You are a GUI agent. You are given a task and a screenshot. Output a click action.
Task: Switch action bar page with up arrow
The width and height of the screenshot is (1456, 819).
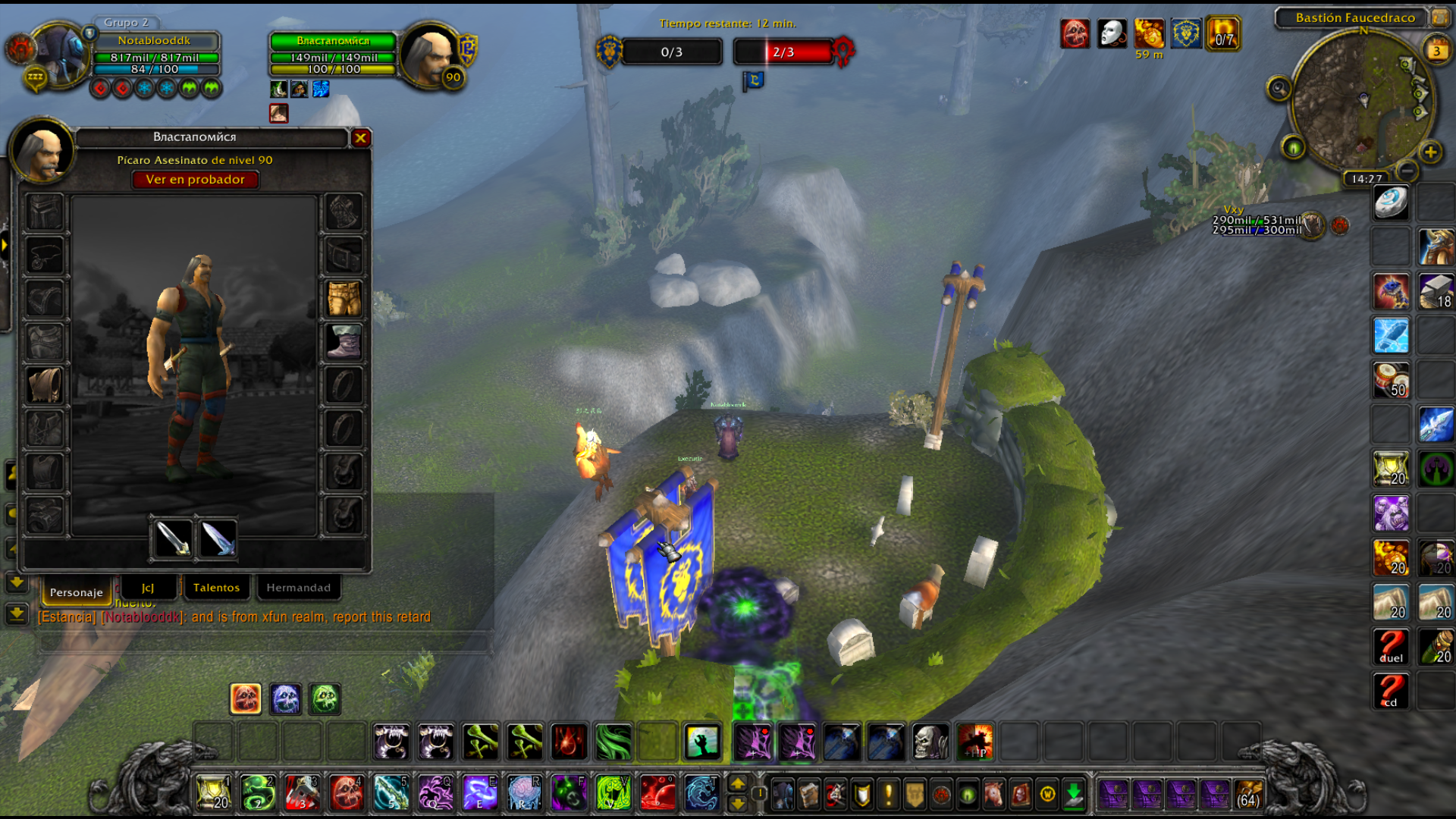pos(737,784)
